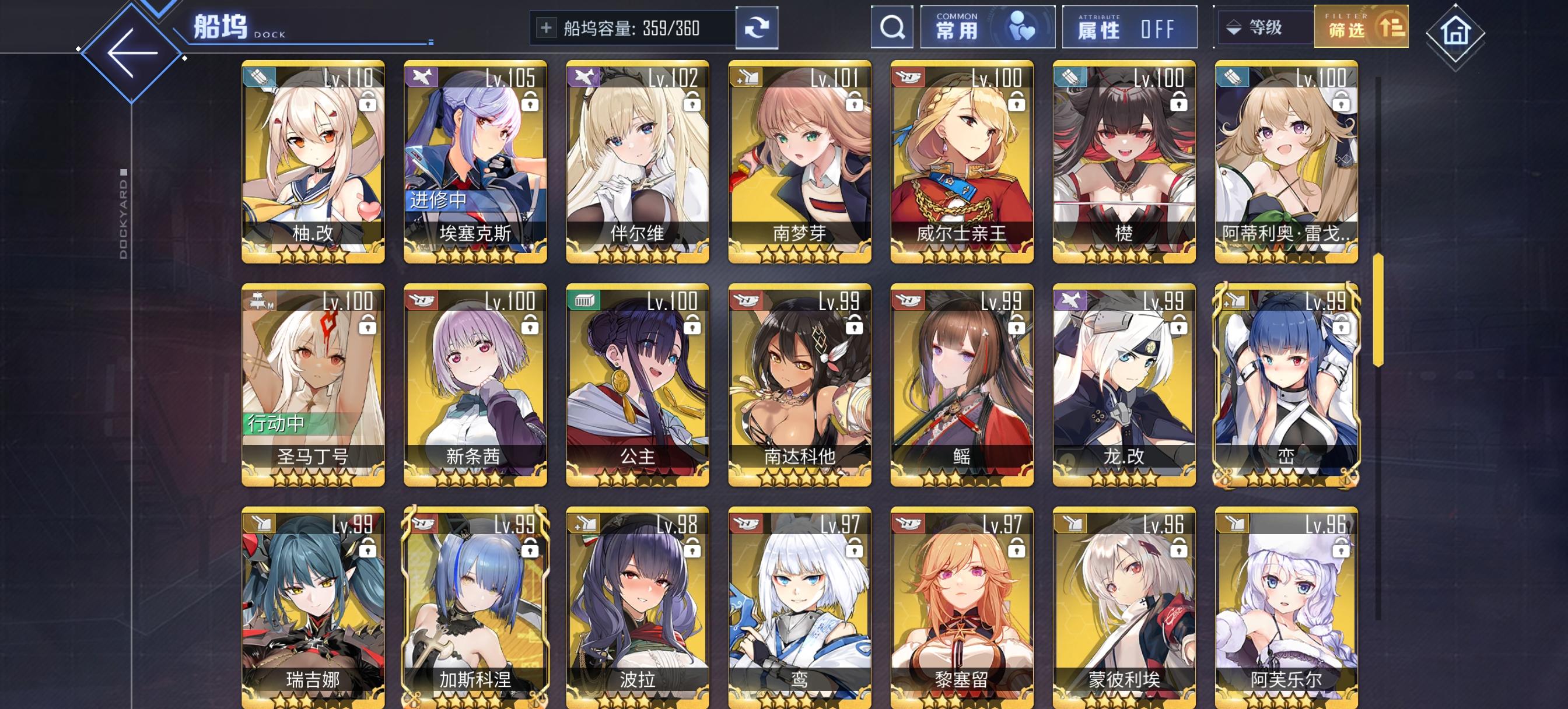
Task: Select 埃塞克斯 who is 进修中
Action: tap(475, 152)
